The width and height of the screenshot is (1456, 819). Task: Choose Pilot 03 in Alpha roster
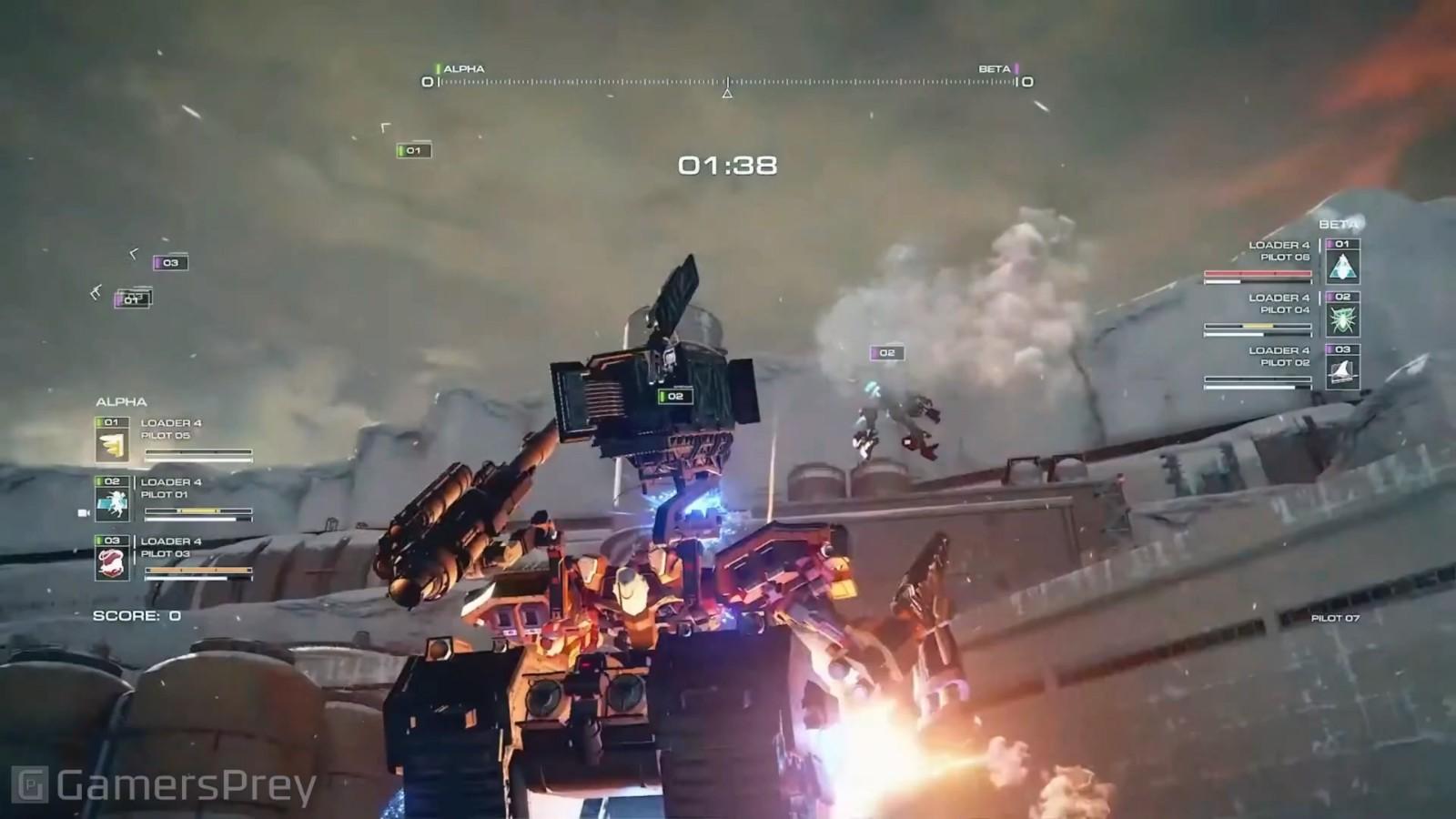[166, 554]
